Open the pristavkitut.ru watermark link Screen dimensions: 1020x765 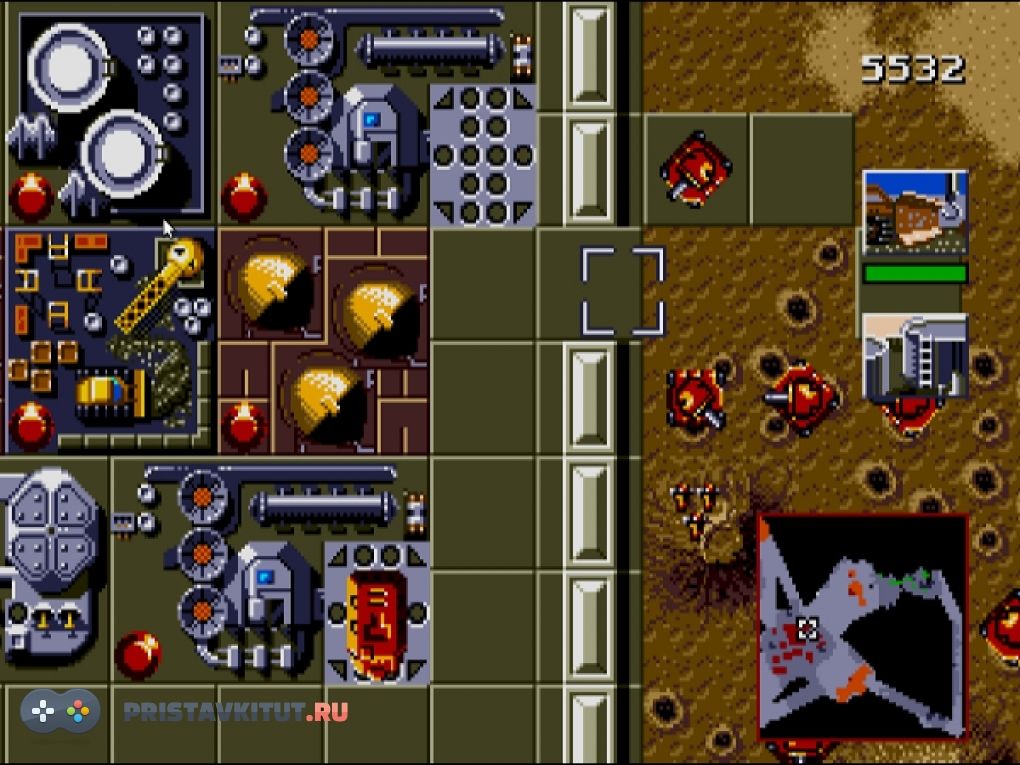tap(235, 712)
